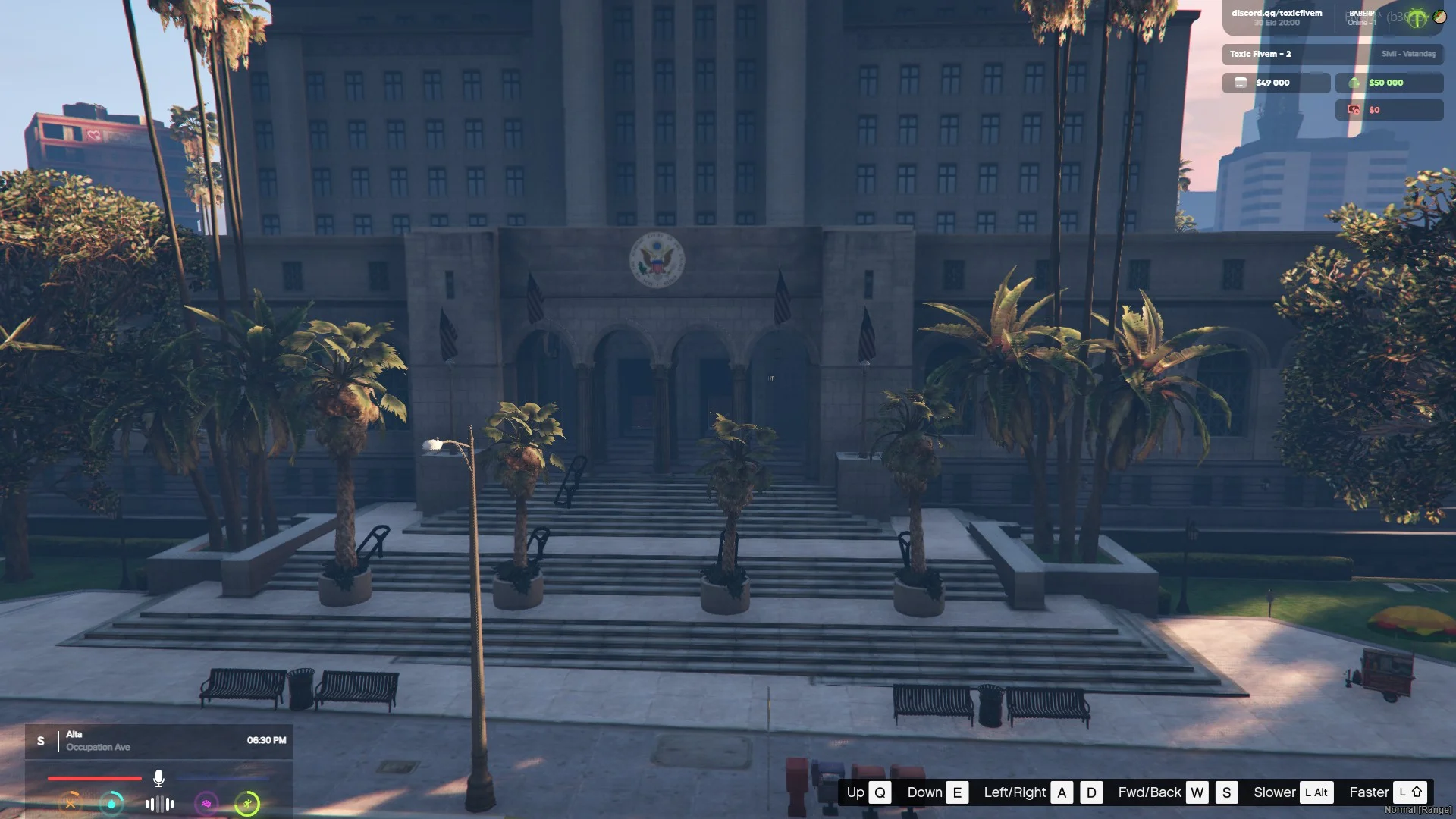This screenshot has height=819, width=1456.
Task: Click the bank card balance icon
Action: 1241,83
